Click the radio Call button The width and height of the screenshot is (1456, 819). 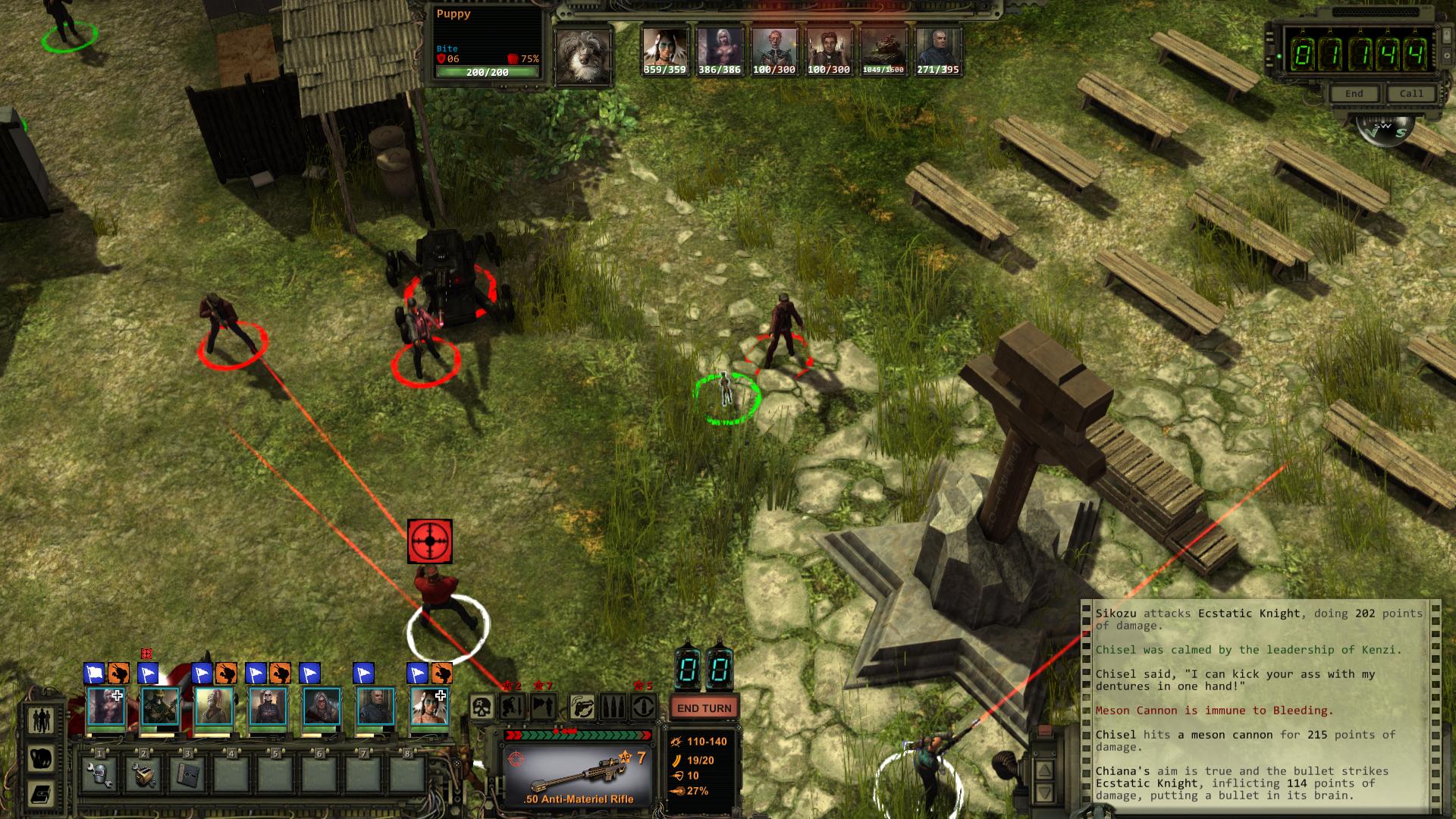pos(1411,94)
